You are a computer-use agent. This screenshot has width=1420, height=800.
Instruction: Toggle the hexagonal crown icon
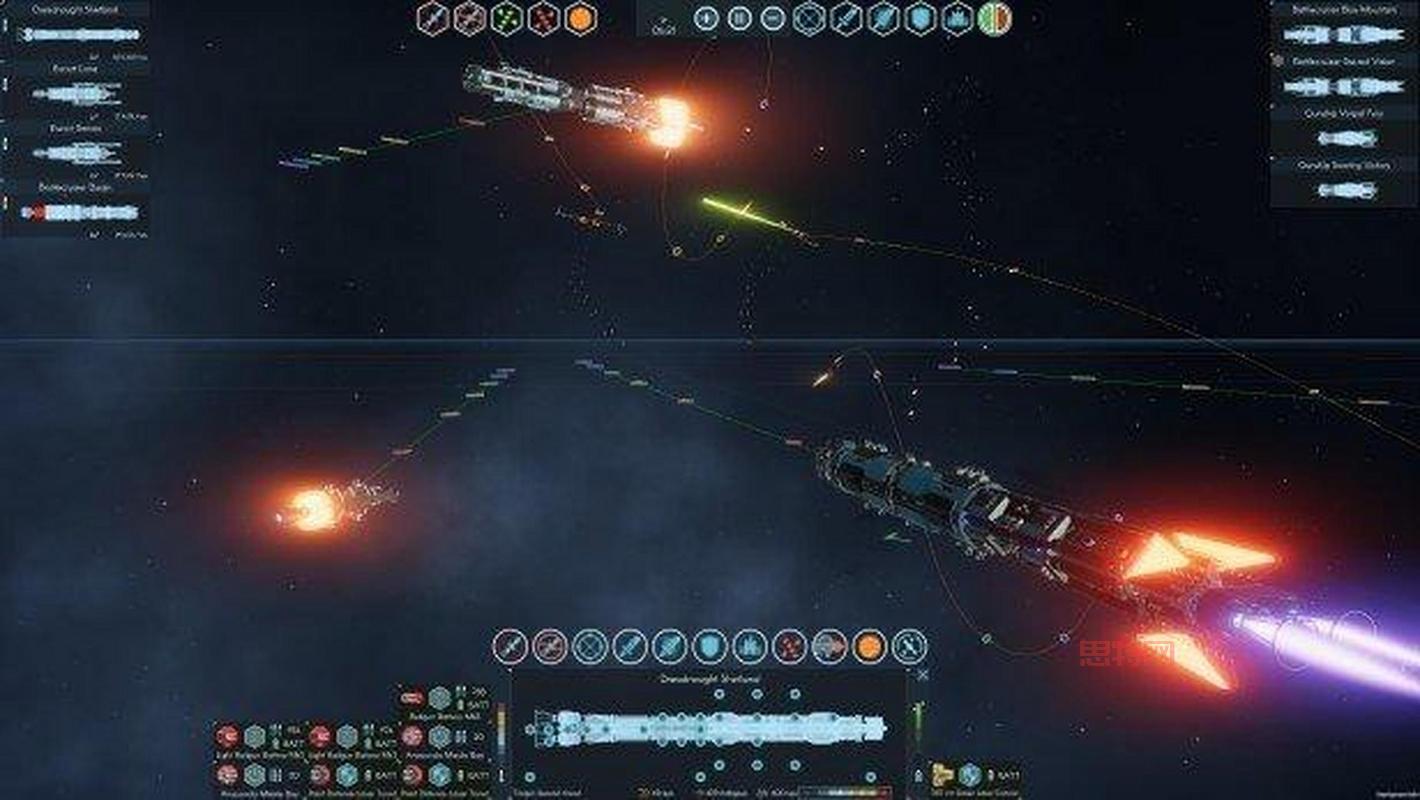pyautogui.click(x=957, y=18)
